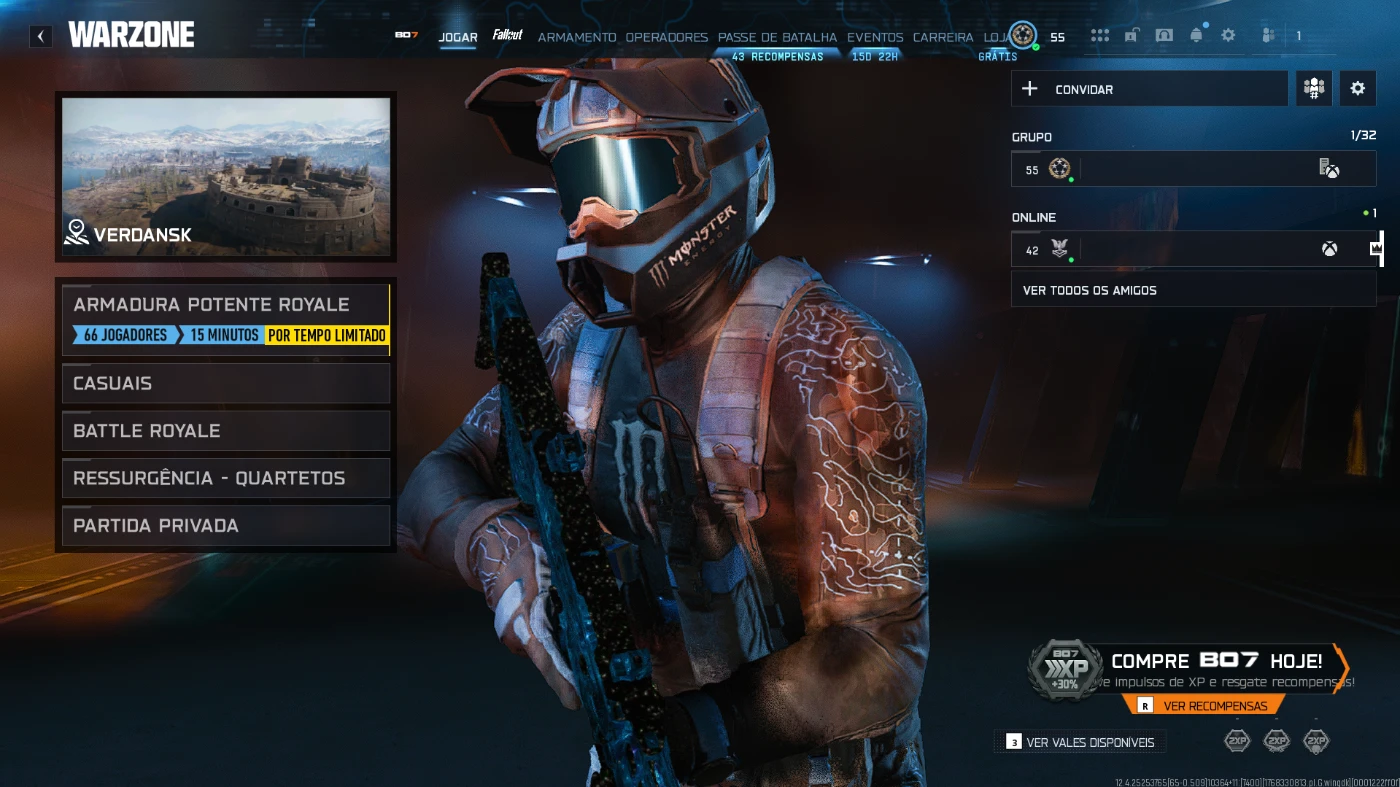The image size is (1400, 787).
Task: Select Armadura Potente Royale mode
Action: point(226,319)
